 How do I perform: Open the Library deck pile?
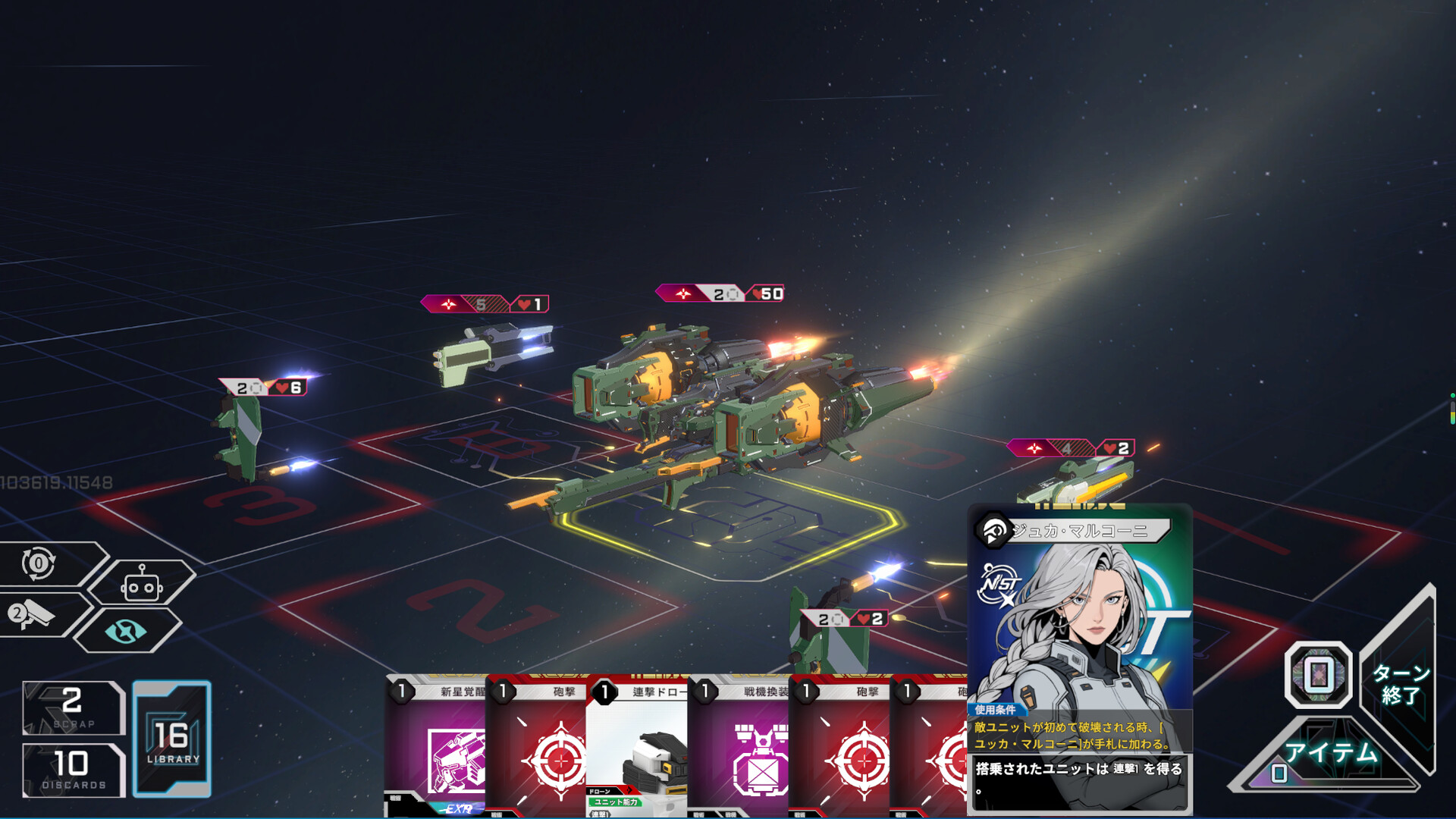(172, 739)
